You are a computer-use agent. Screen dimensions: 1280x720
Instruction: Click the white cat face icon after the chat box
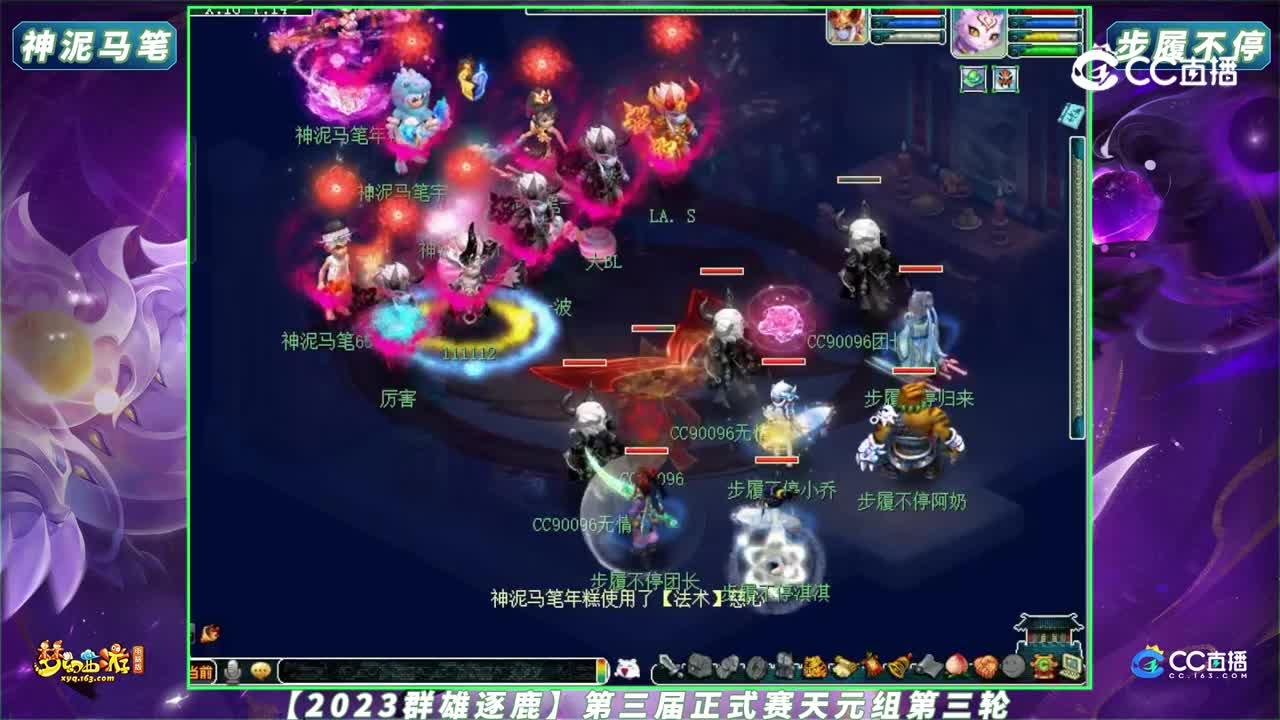[x=627, y=665]
